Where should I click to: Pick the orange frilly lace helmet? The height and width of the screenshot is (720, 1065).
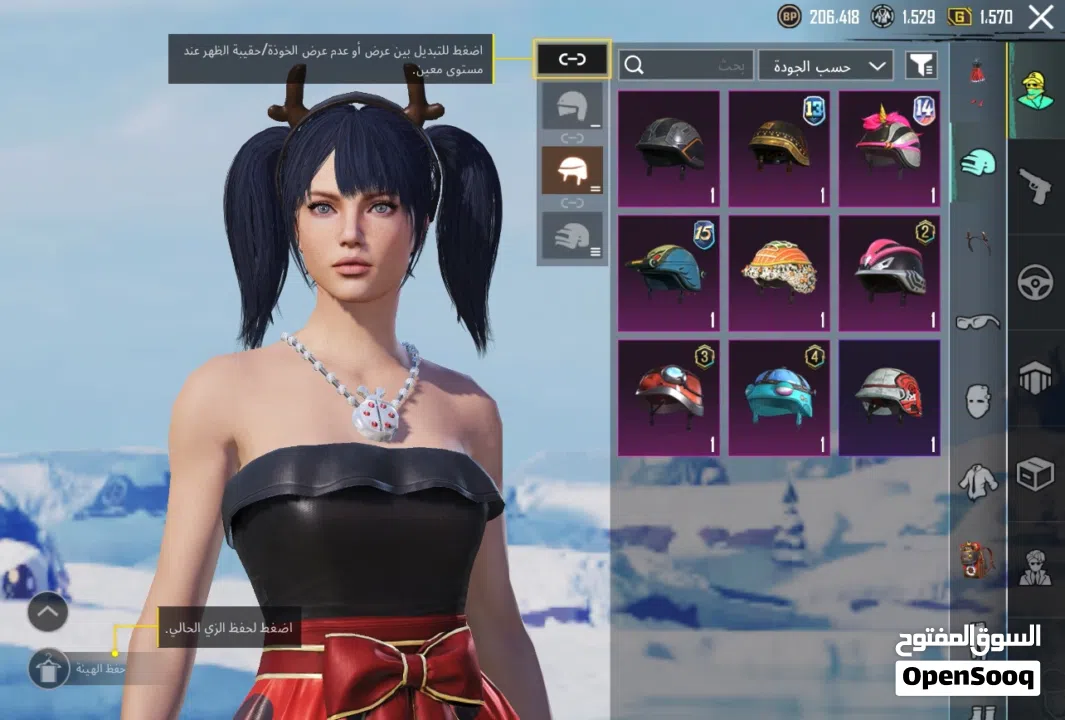pos(778,273)
